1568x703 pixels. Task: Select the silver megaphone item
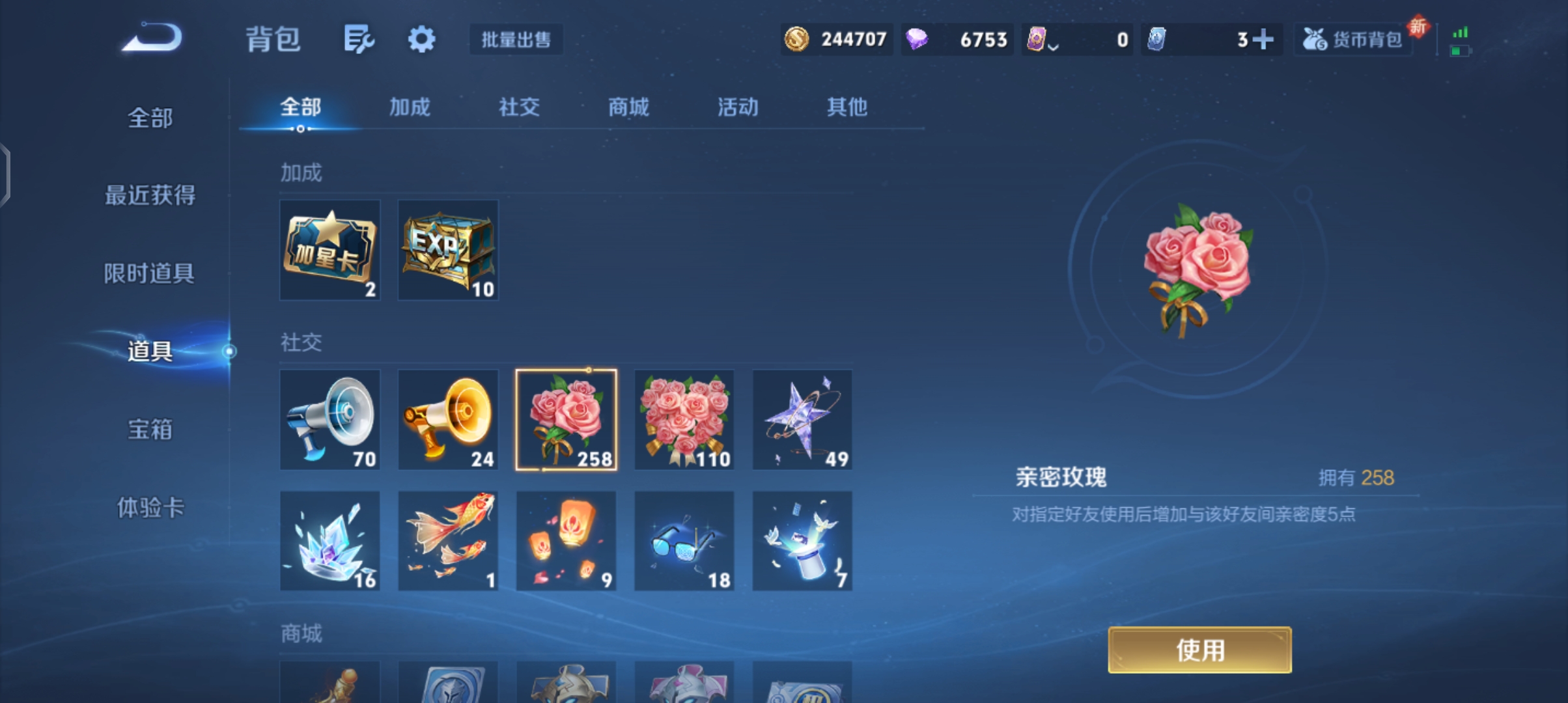(329, 420)
